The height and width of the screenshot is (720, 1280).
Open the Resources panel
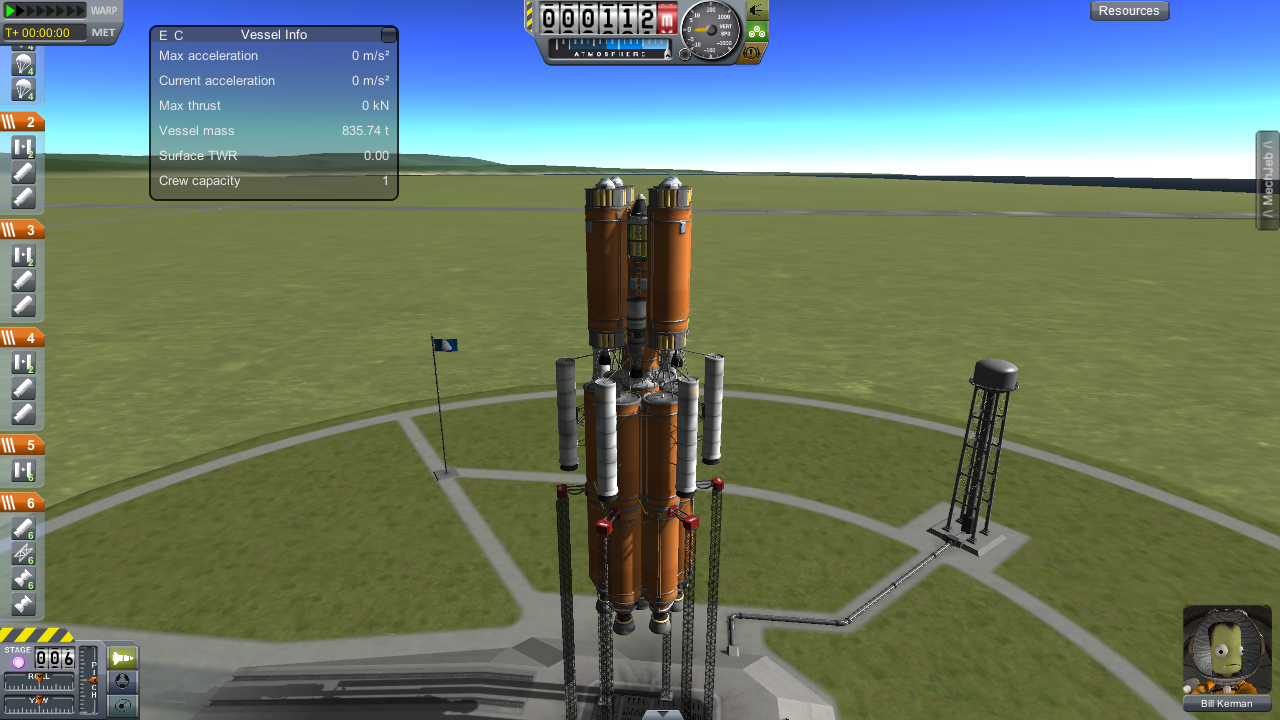1129,11
